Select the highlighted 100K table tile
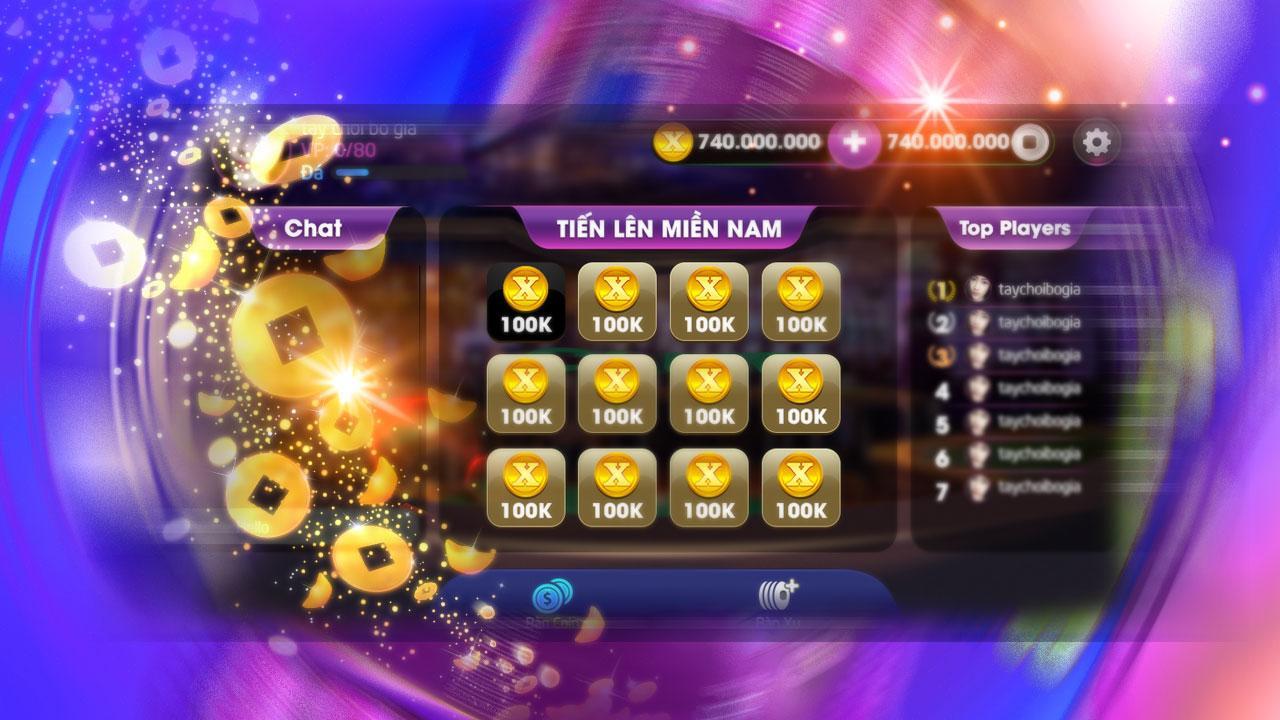 tap(524, 300)
